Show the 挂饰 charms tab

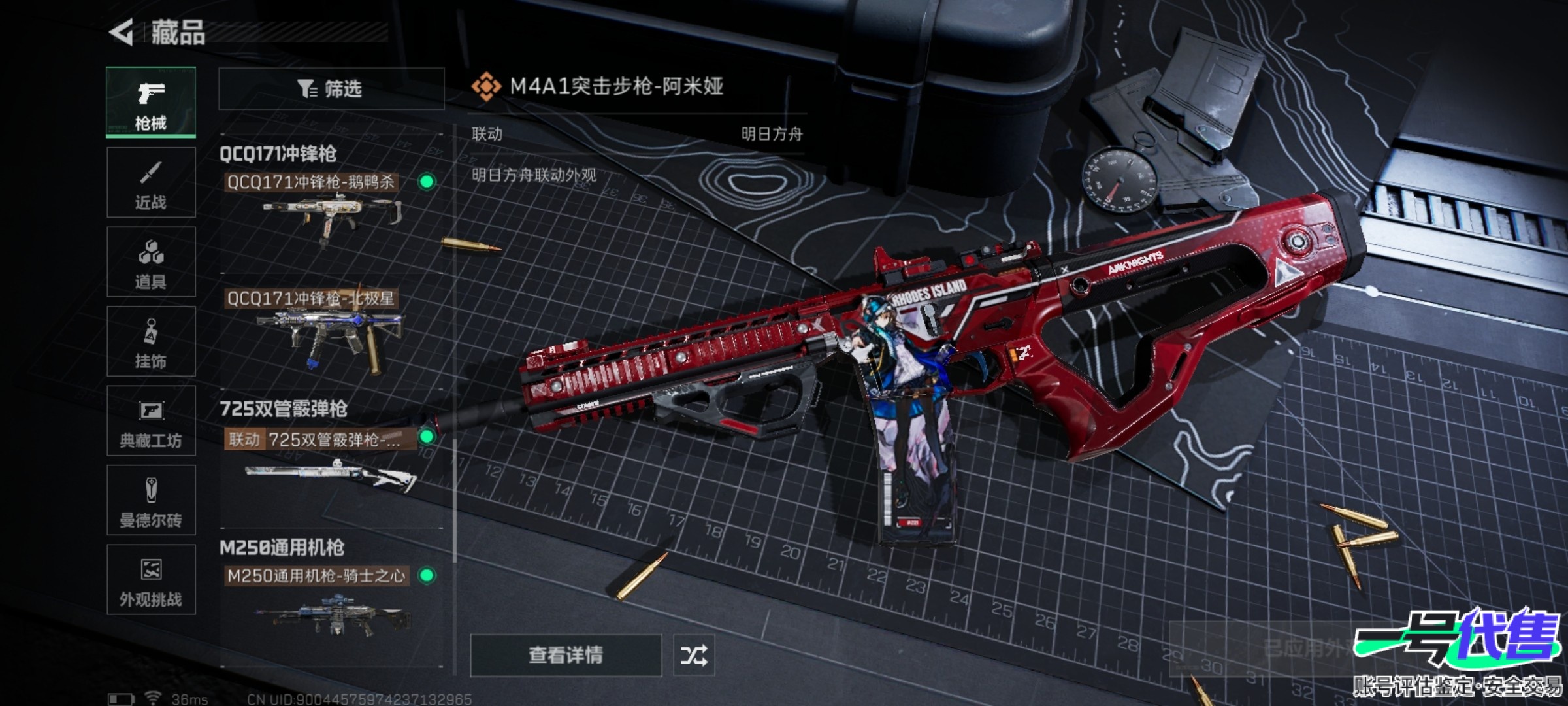(x=151, y=341)
